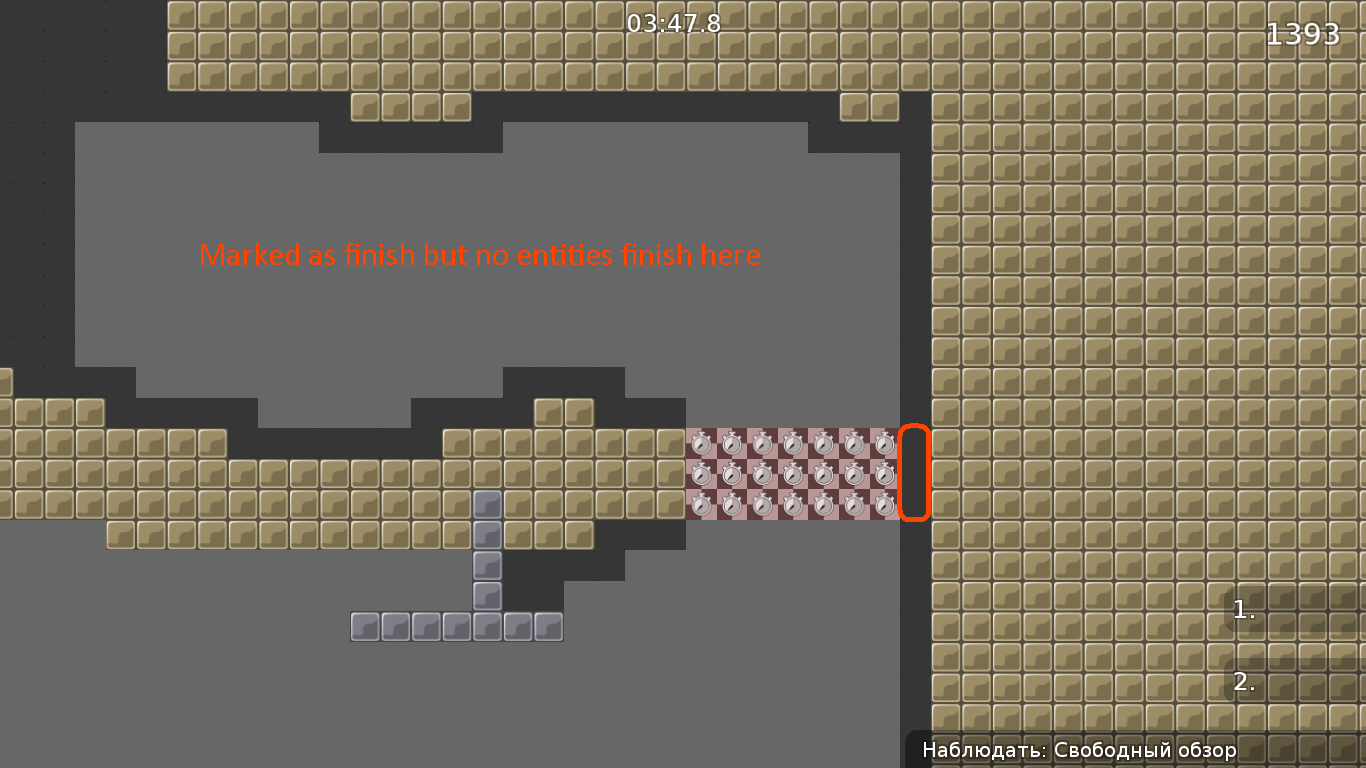Click the '1393' counter in the top-right corner
Viewport: 1366px width, 768px height.
tap(1303, 33)
